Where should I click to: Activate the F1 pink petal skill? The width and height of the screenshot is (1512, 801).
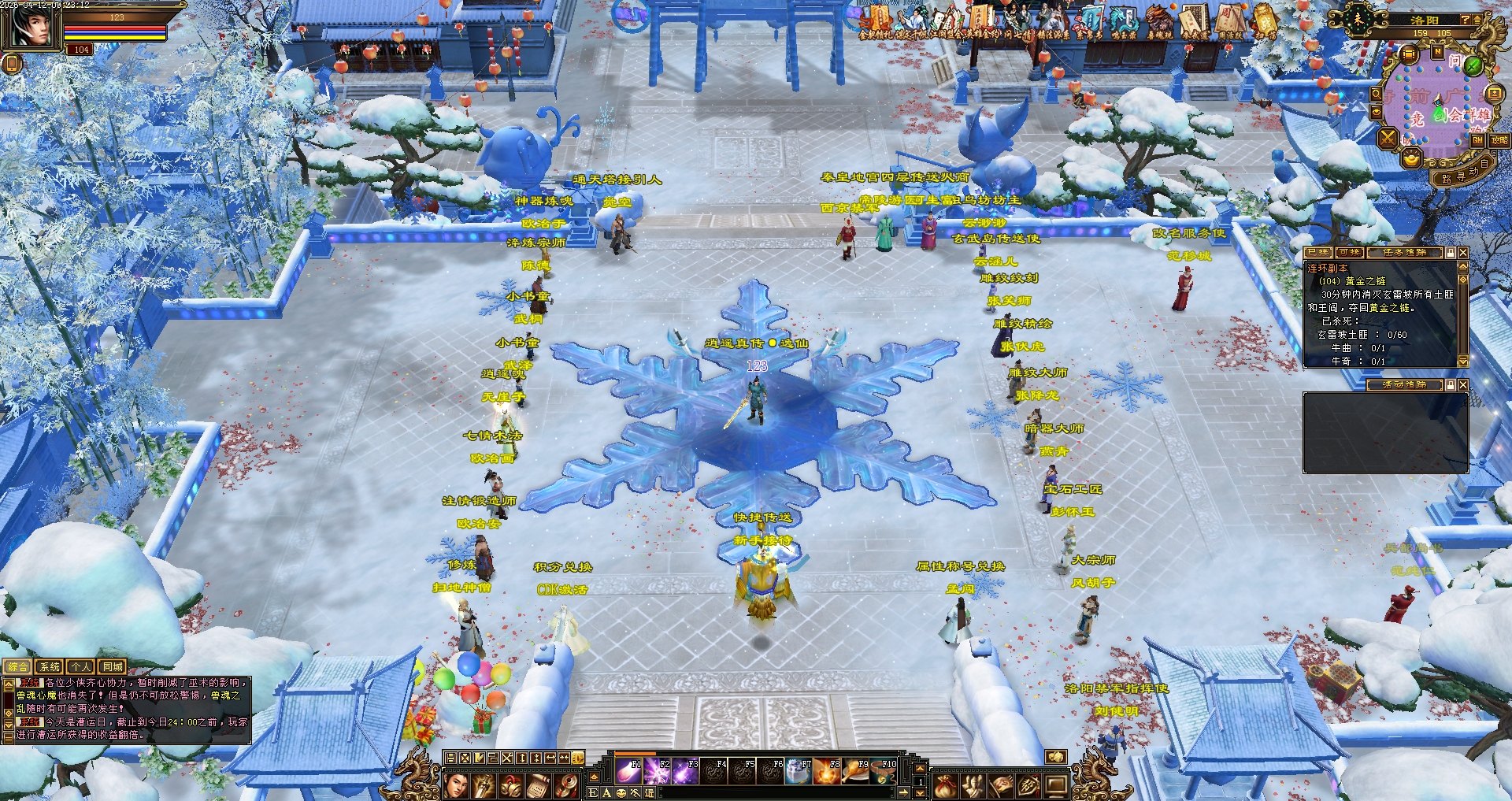tap(628, 771)
